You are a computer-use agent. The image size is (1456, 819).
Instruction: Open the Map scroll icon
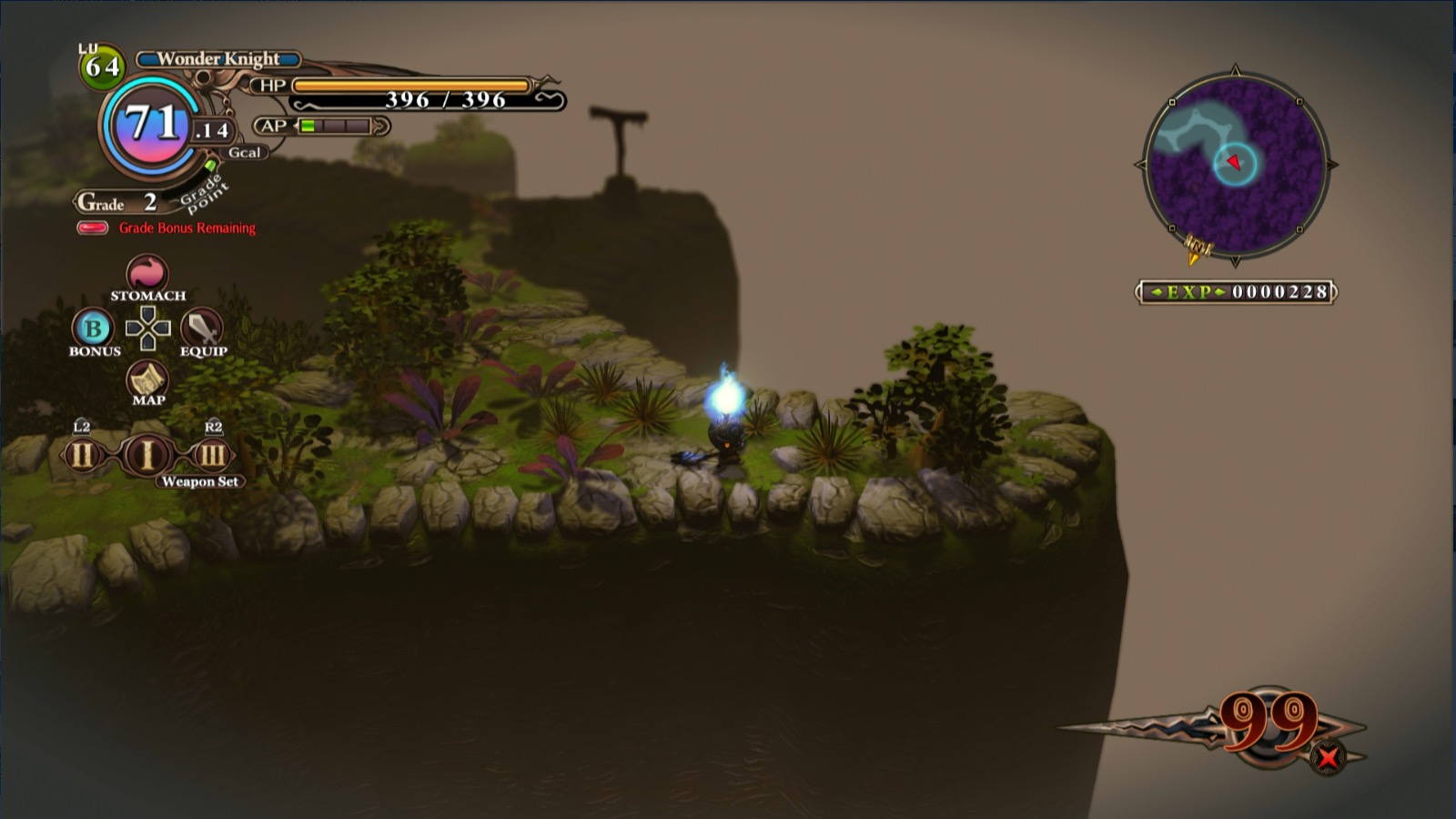pos(147,379)
